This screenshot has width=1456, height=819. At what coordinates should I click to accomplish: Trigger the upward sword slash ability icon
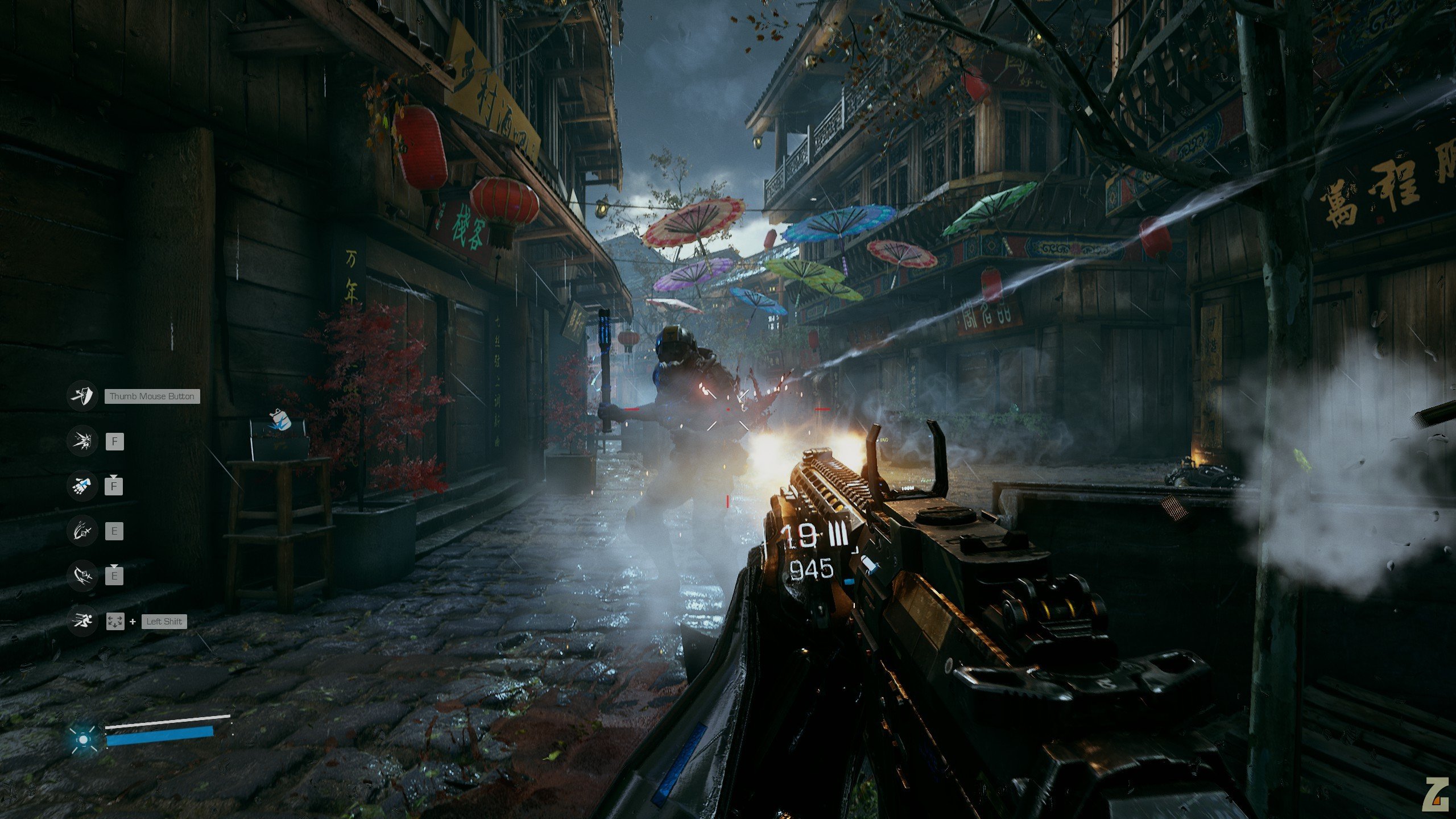tap(82, 531)
